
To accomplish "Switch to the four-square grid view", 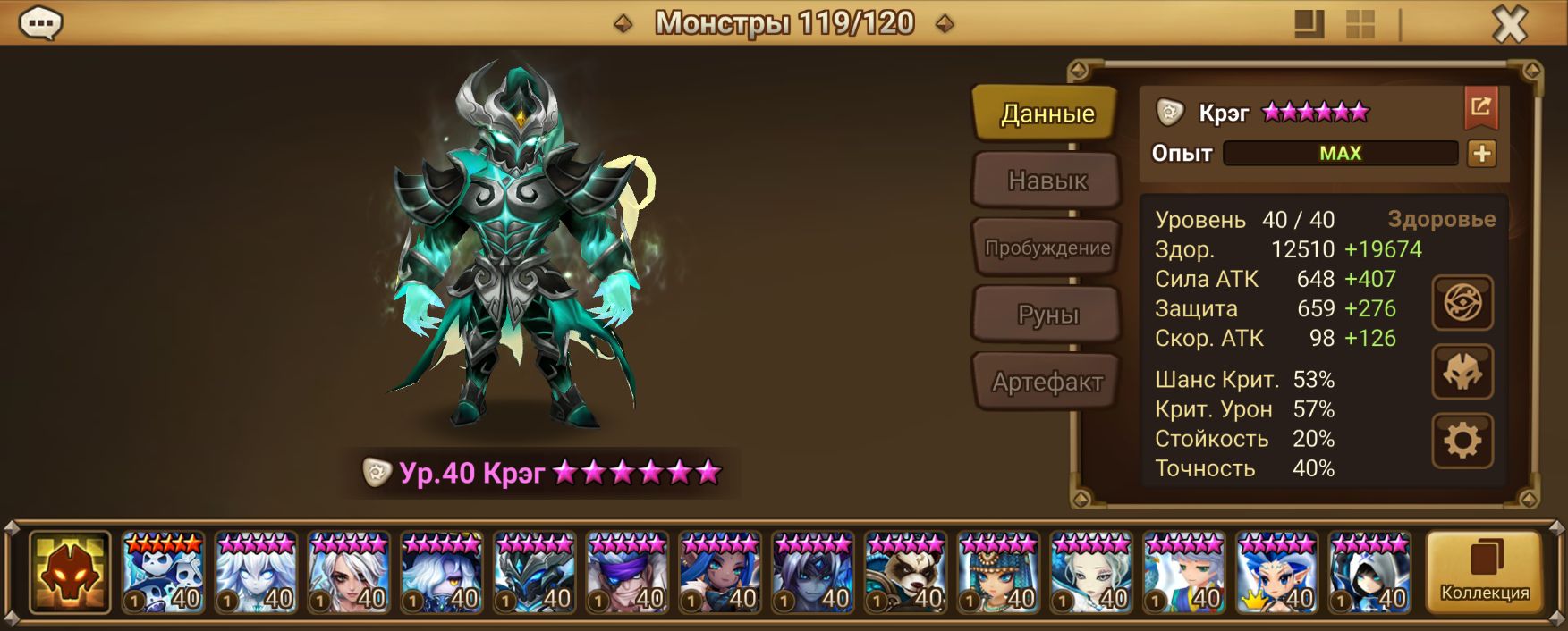I will tap(1360, 24).
